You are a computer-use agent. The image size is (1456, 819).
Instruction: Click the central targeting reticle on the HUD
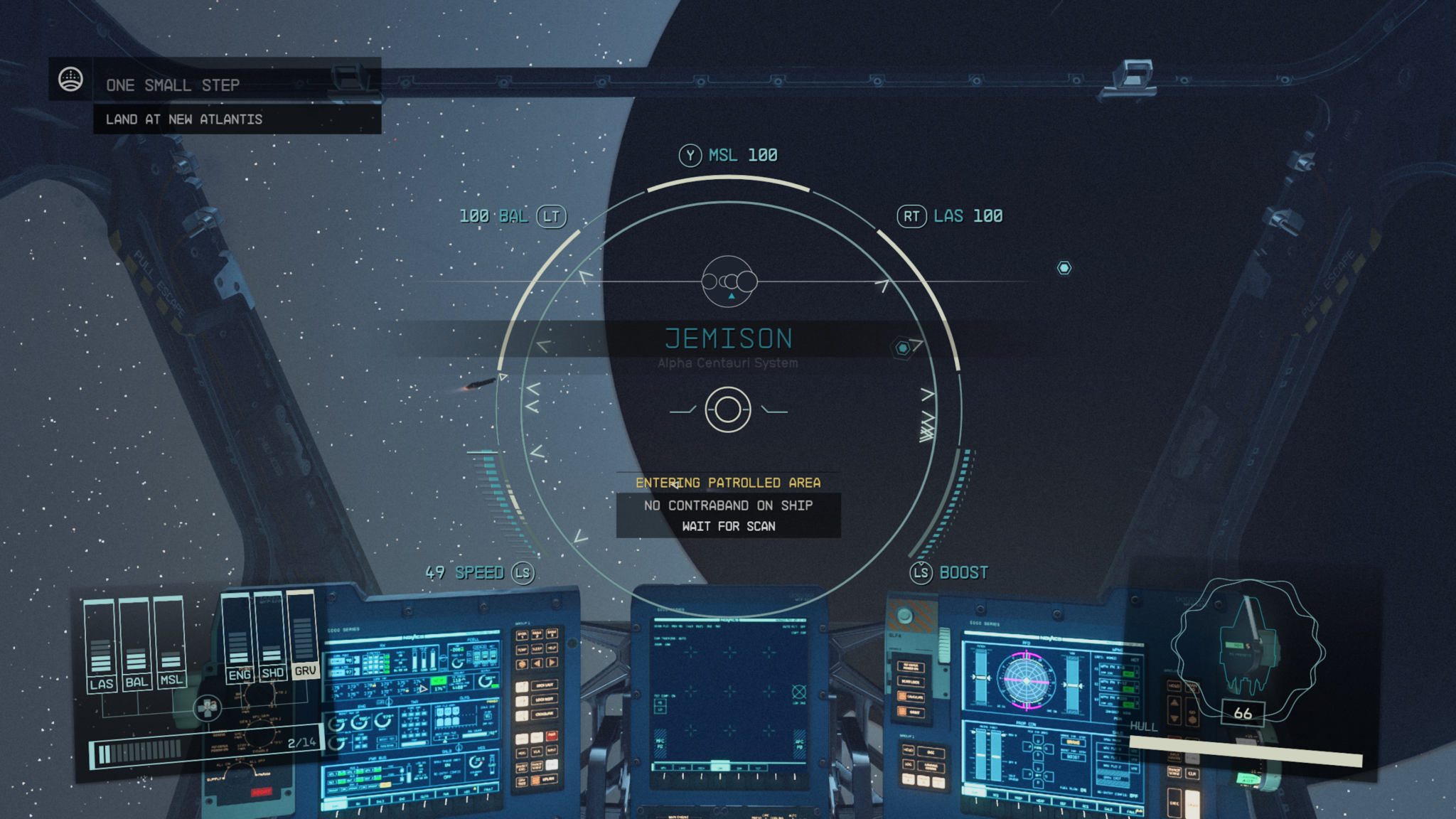pyautogui.click(x=726, y=408)
